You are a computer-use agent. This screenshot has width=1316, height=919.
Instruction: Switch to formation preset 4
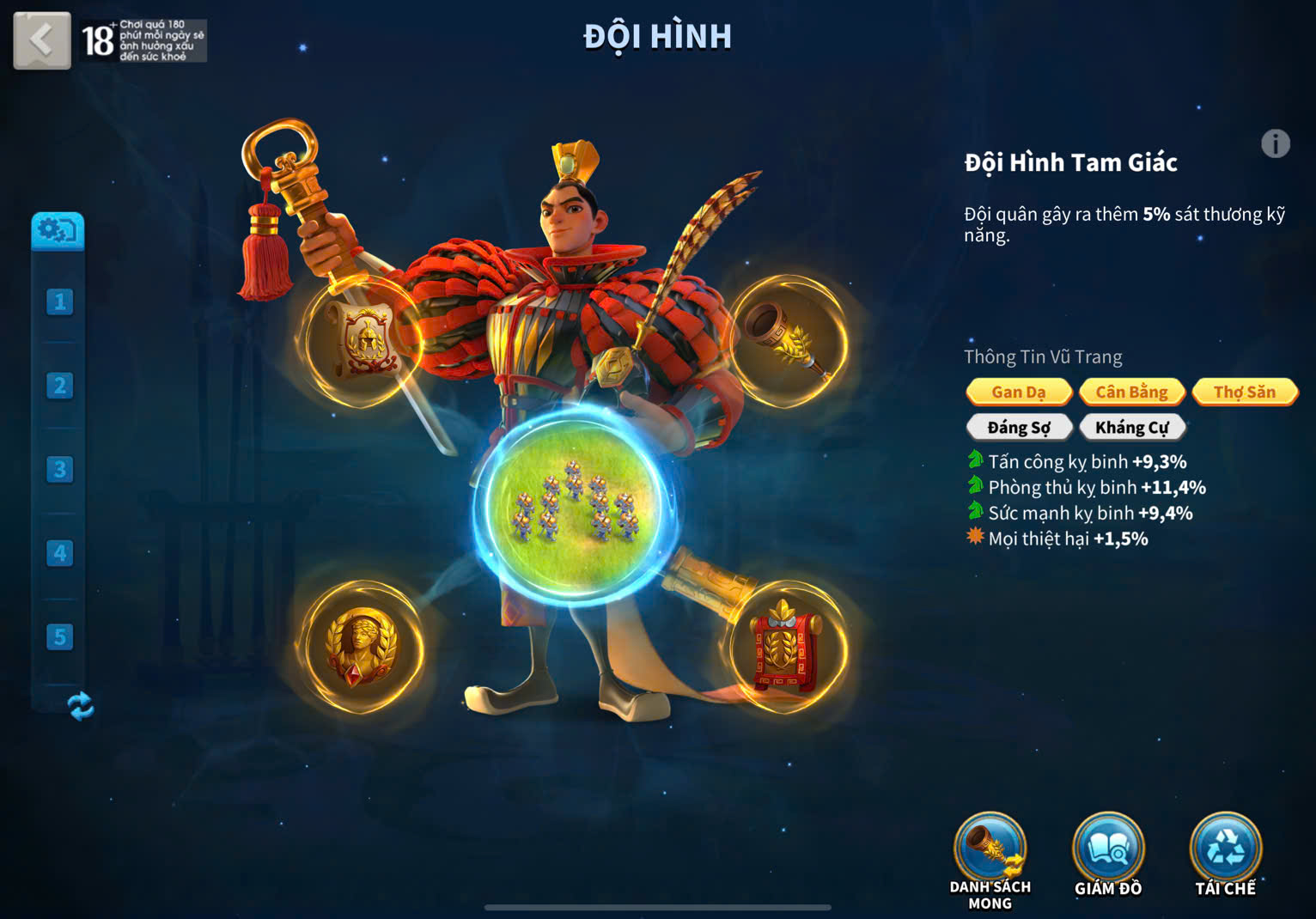point(59,553)
